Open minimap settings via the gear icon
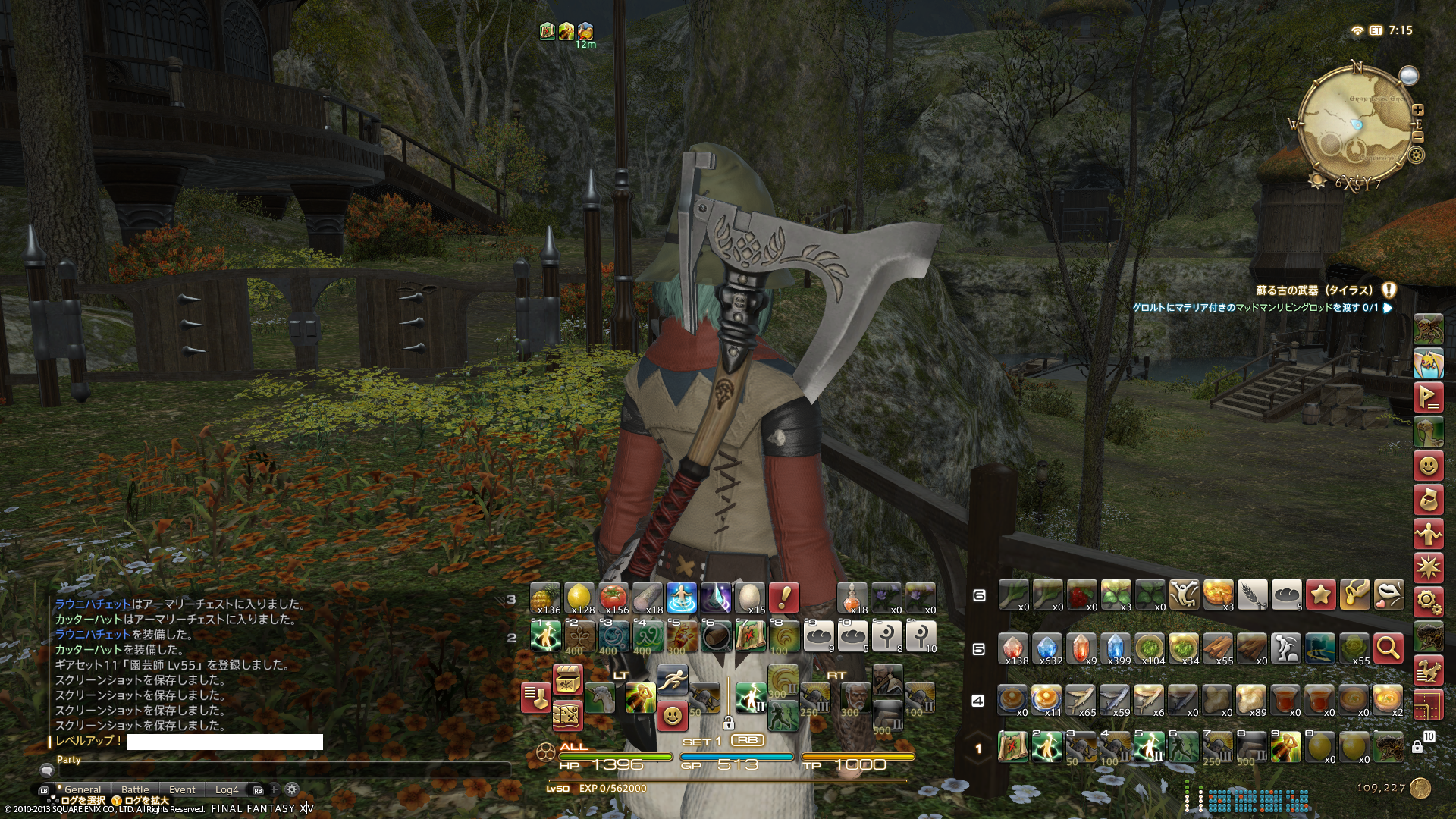Viewport: 1456px width, 819px height. pyautogui.click(x=1416, y=155)
